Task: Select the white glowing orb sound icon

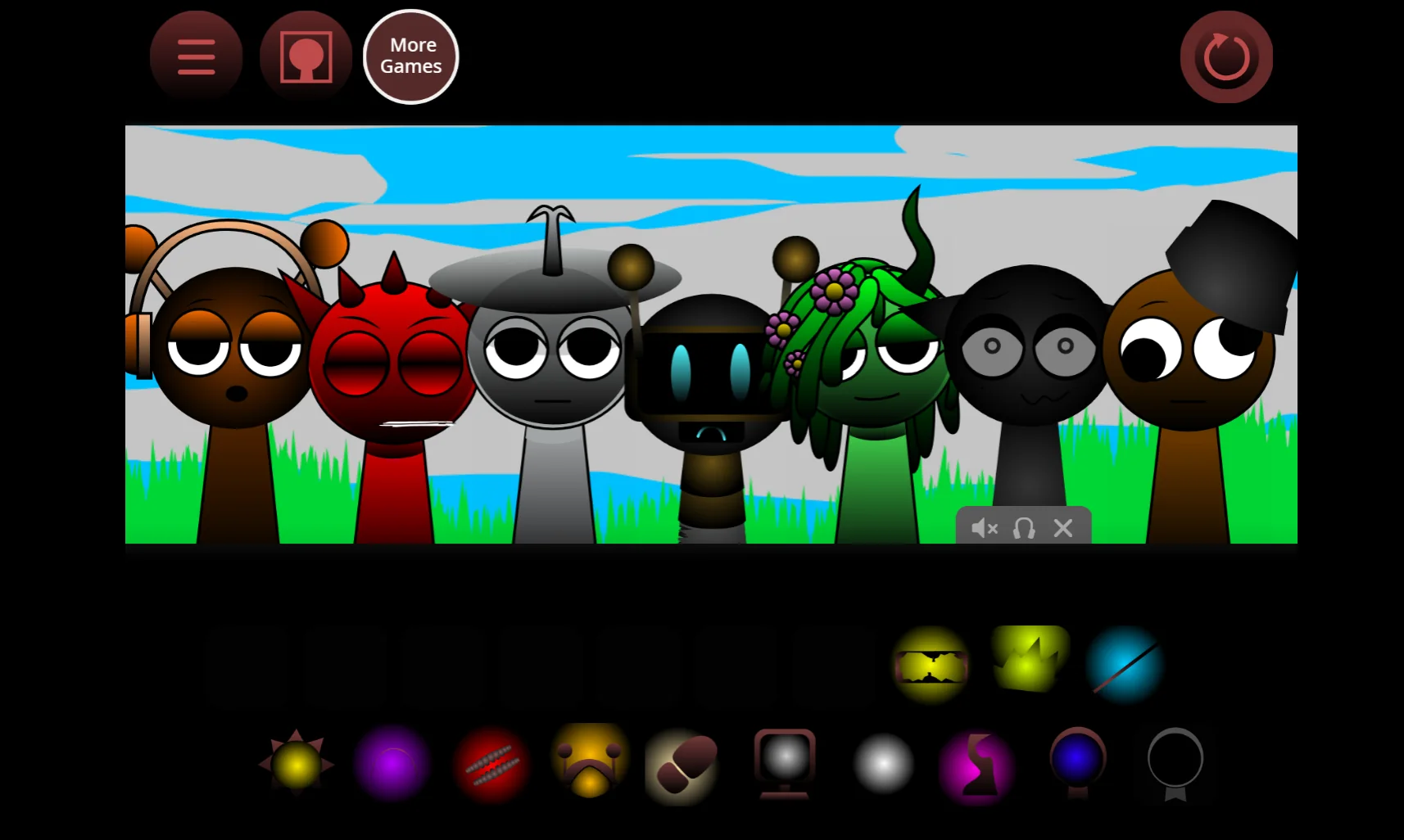Action: click(x=882, y=765)
